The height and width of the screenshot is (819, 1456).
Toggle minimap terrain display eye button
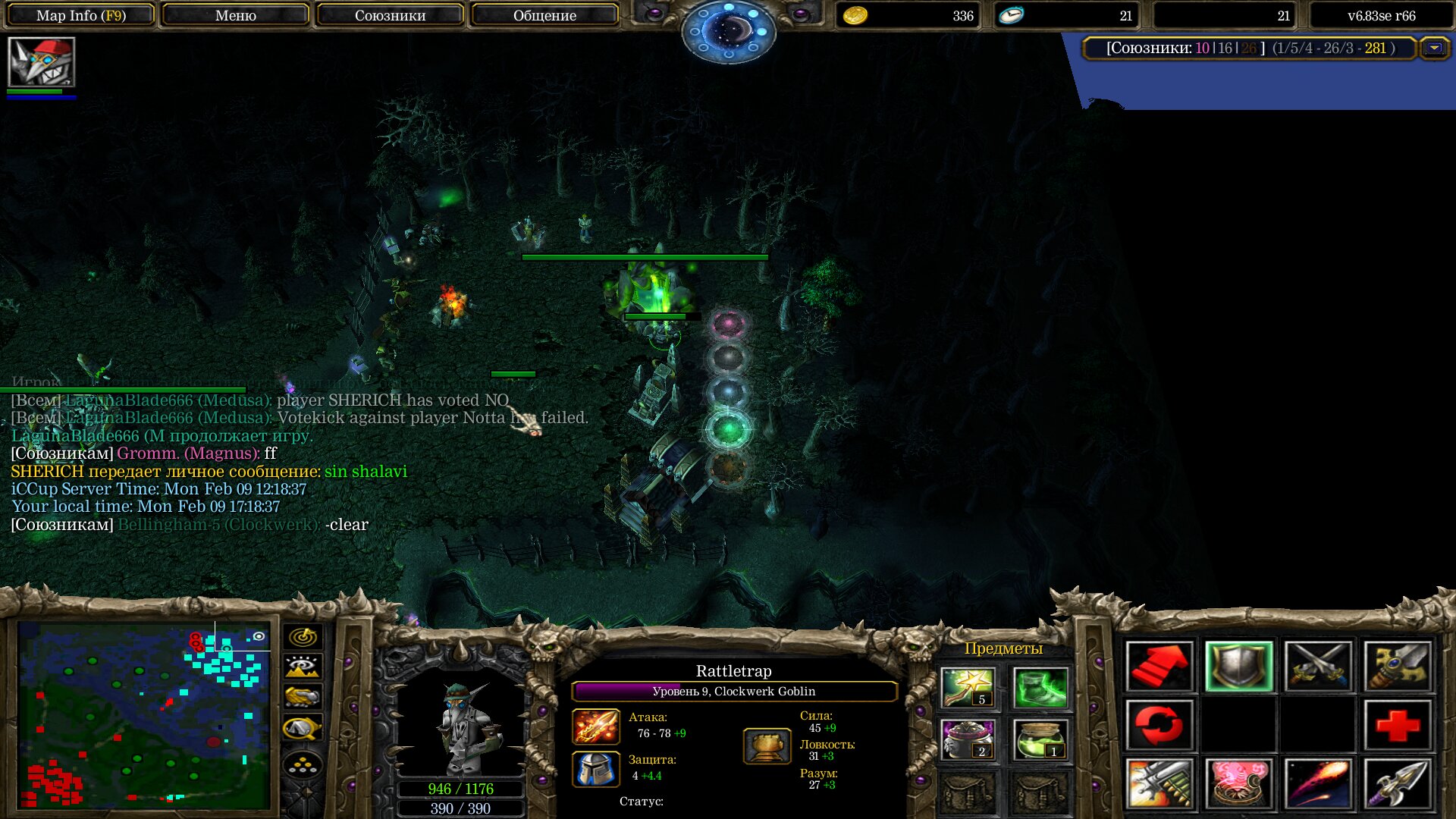click(303, 667)
